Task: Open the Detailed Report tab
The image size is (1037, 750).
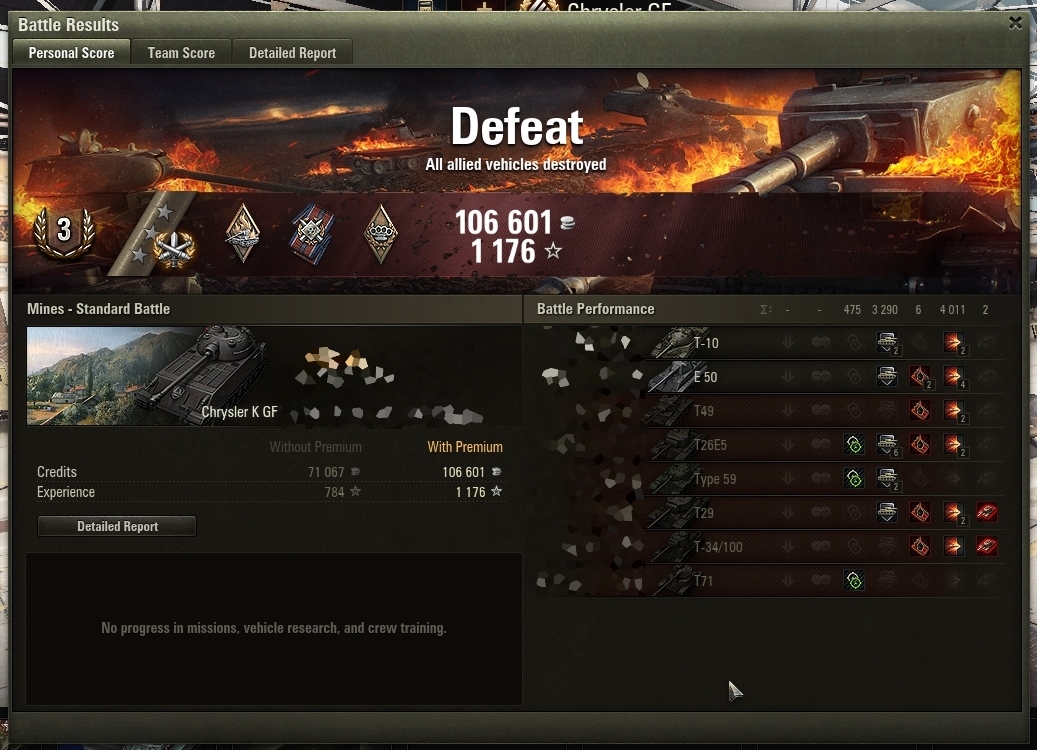Action: (292, 53)
